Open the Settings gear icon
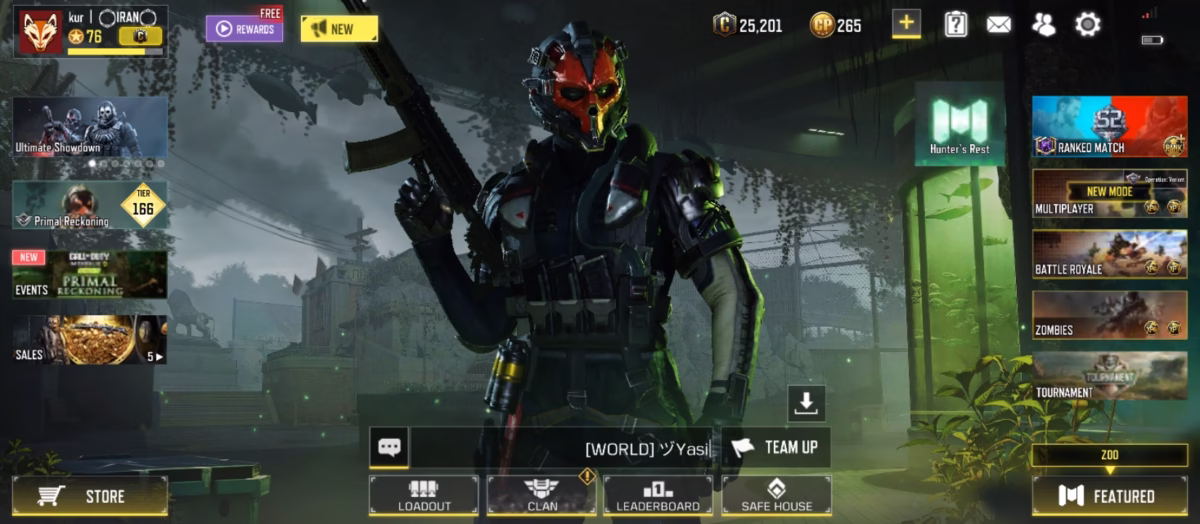This screenshot has height=524, width=1200. click(x=1087, y=25)
